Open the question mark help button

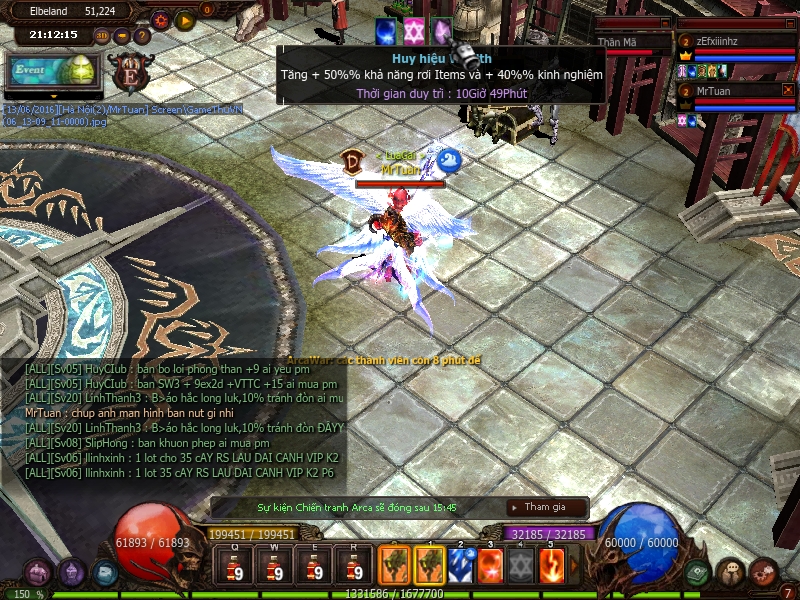click(x=142, y=36)
